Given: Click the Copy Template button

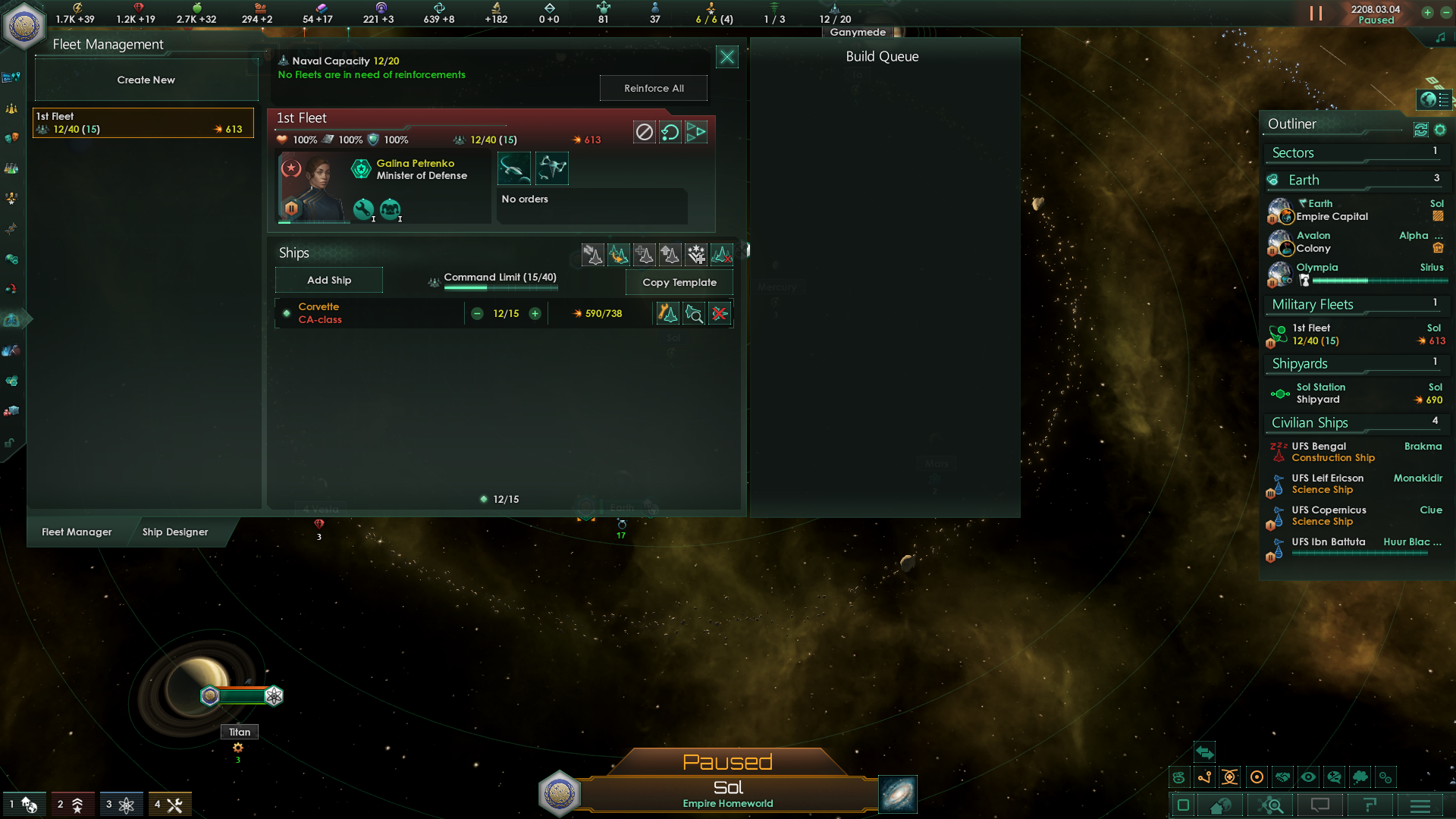Looking at the screenshot, I should (679, 282).
